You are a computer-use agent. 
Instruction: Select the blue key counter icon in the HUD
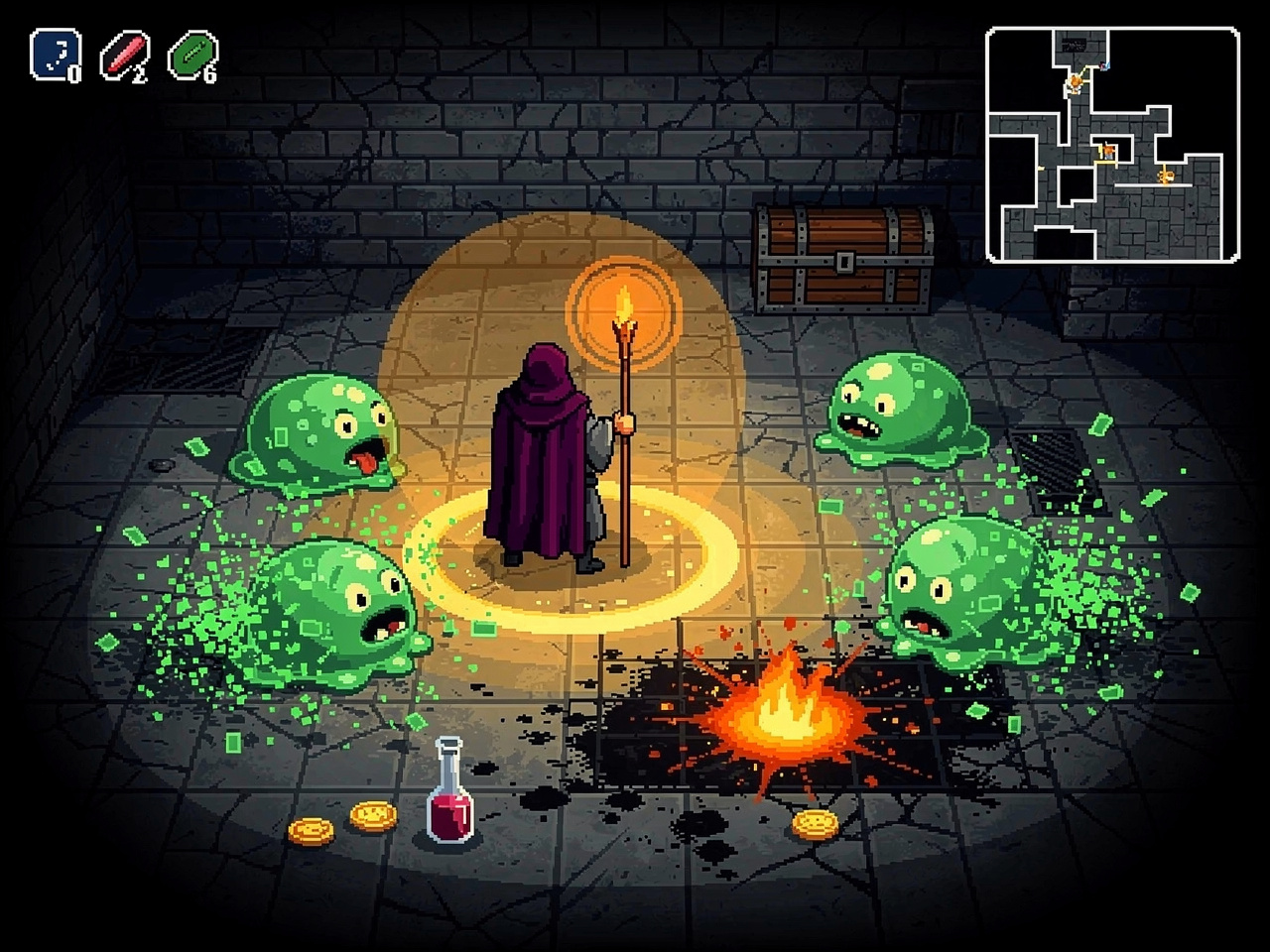click(57, 52)
